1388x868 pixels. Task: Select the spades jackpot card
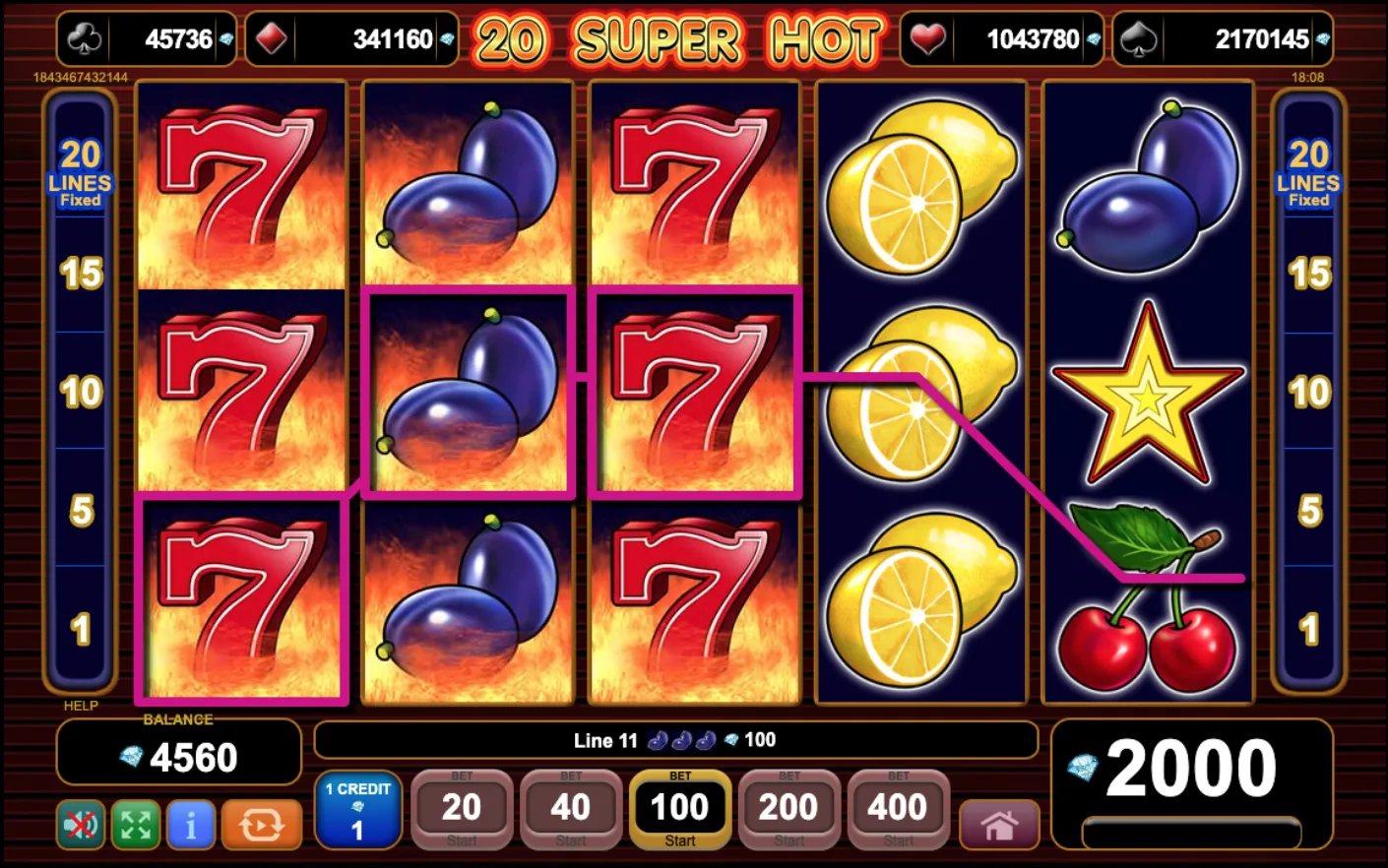tap(1225, 39)
